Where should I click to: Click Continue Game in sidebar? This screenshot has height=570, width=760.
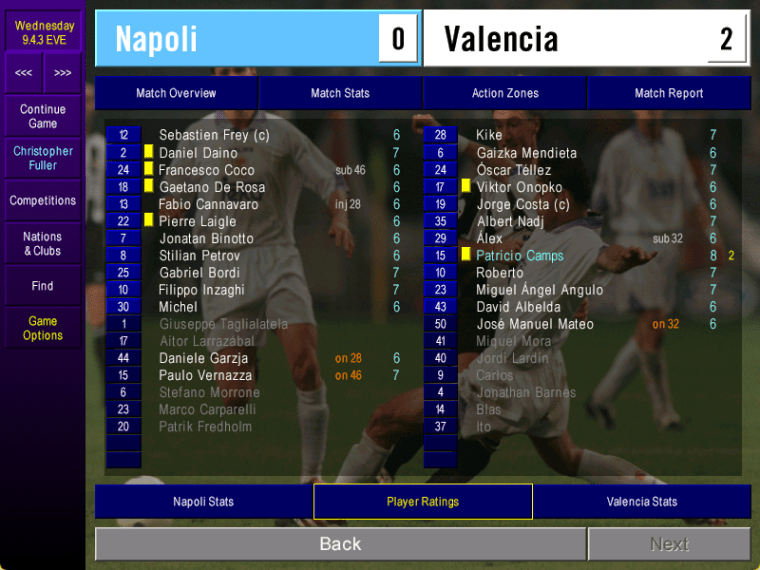pos(43,116)
